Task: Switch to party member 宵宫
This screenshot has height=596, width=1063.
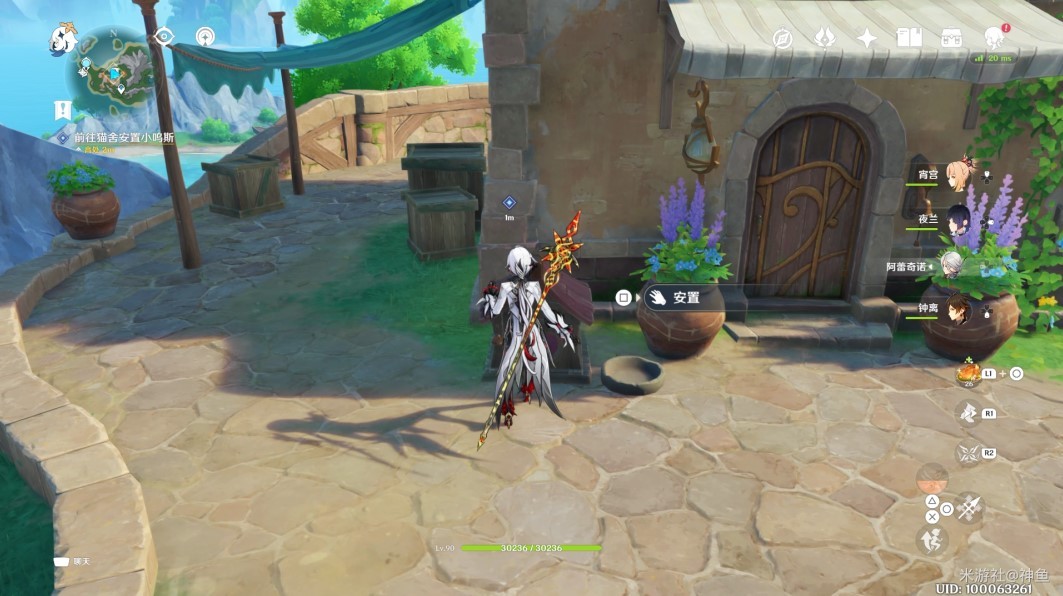Action: tap(960, 173)
